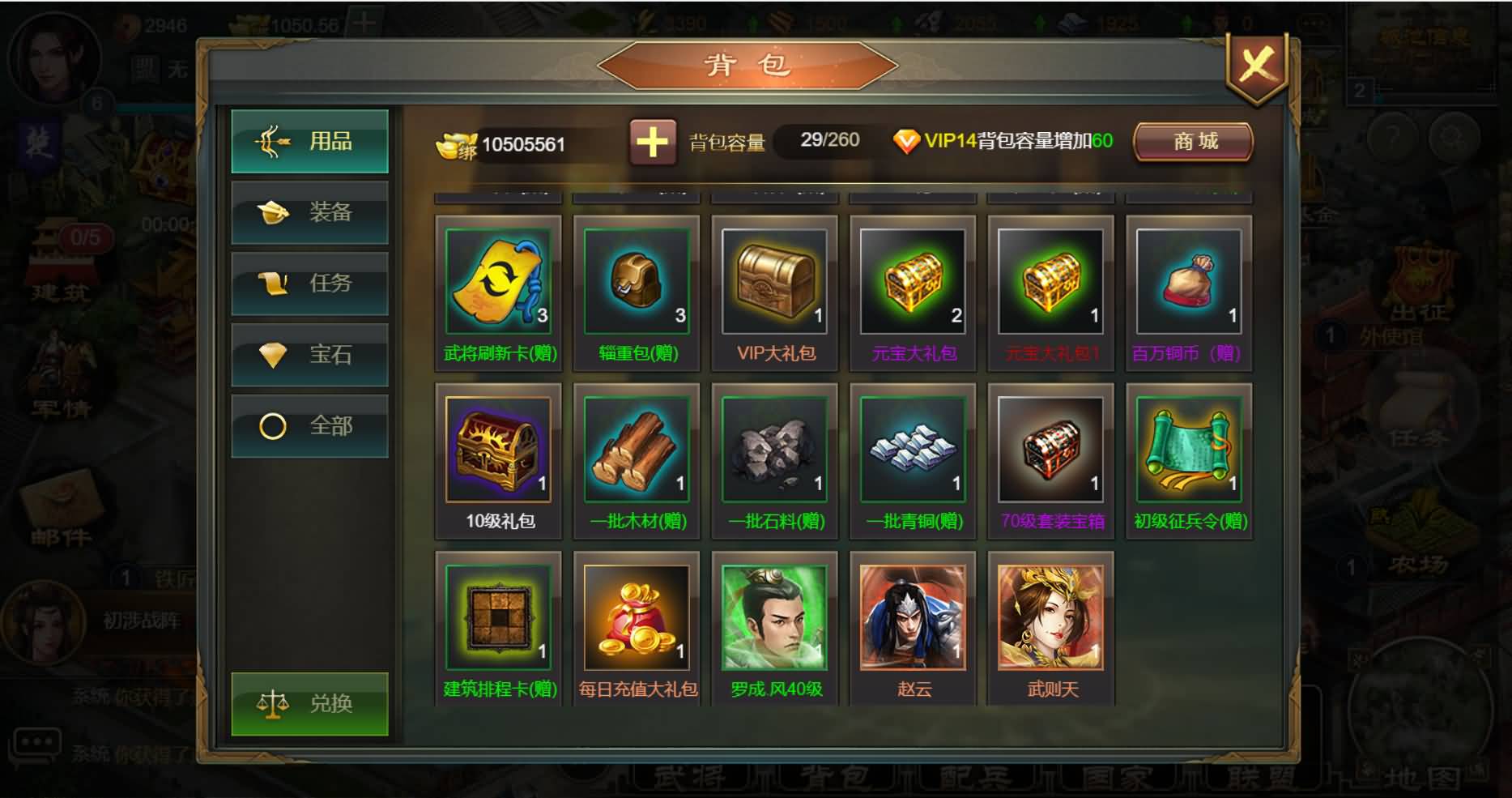Open the 任务 quest items tab
The width and height of the screenshot is (1512, 798).
[309, 284]
